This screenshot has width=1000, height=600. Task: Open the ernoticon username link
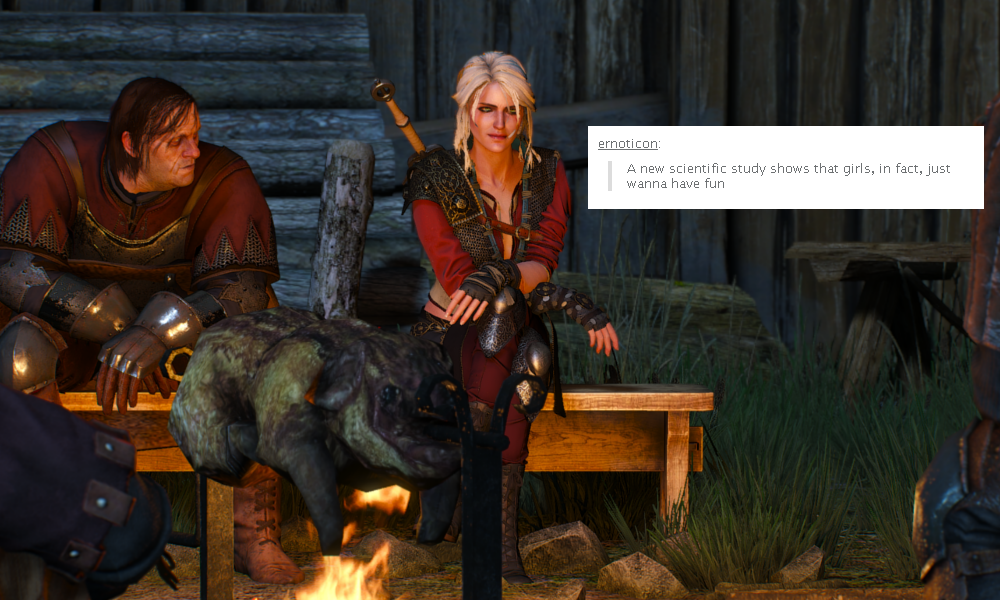(627, 143)
